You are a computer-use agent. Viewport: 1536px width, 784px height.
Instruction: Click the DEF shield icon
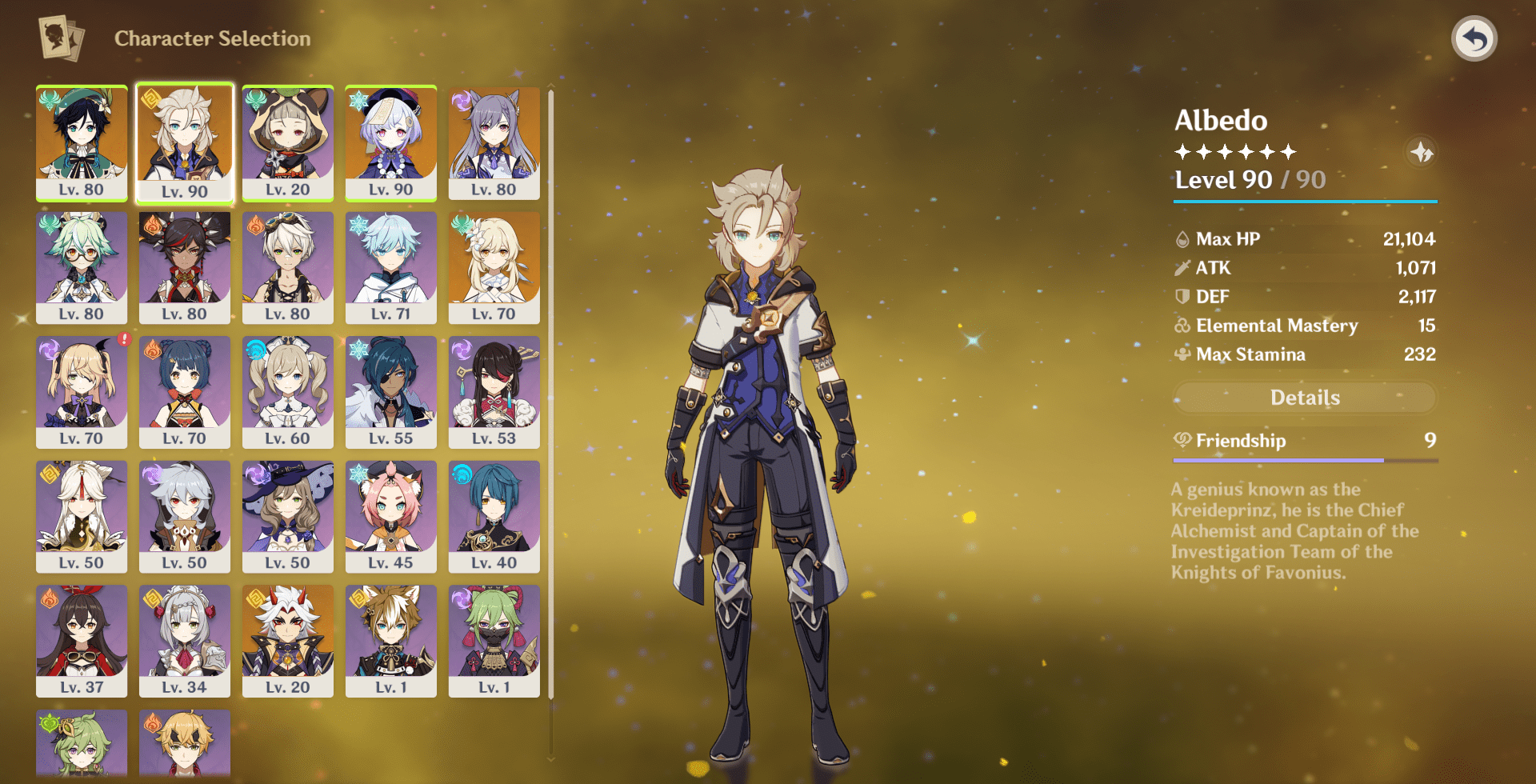[x=1182, y=296]
